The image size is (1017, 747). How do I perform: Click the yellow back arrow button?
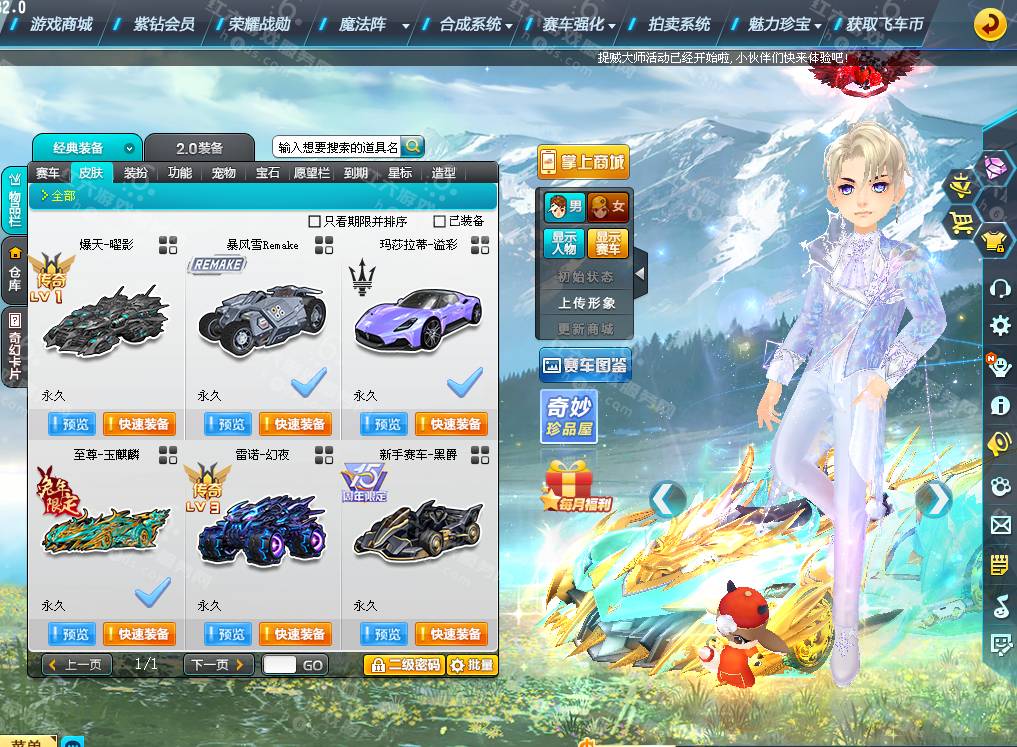[989, 24]
